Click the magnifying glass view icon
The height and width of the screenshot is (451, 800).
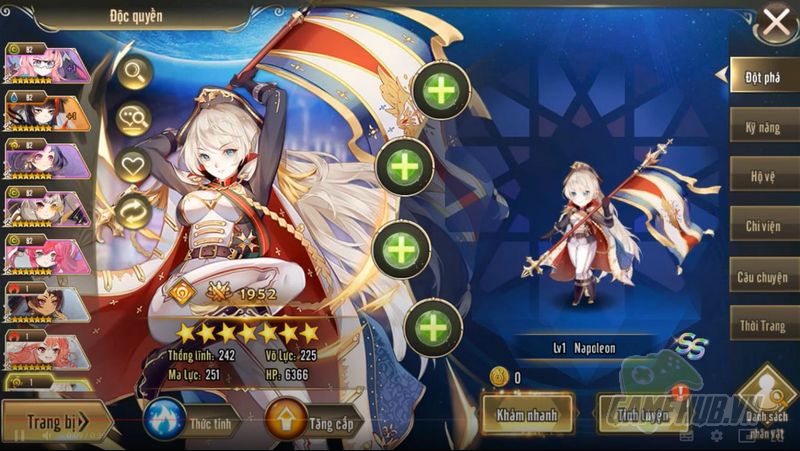click(x=133, y=71)
